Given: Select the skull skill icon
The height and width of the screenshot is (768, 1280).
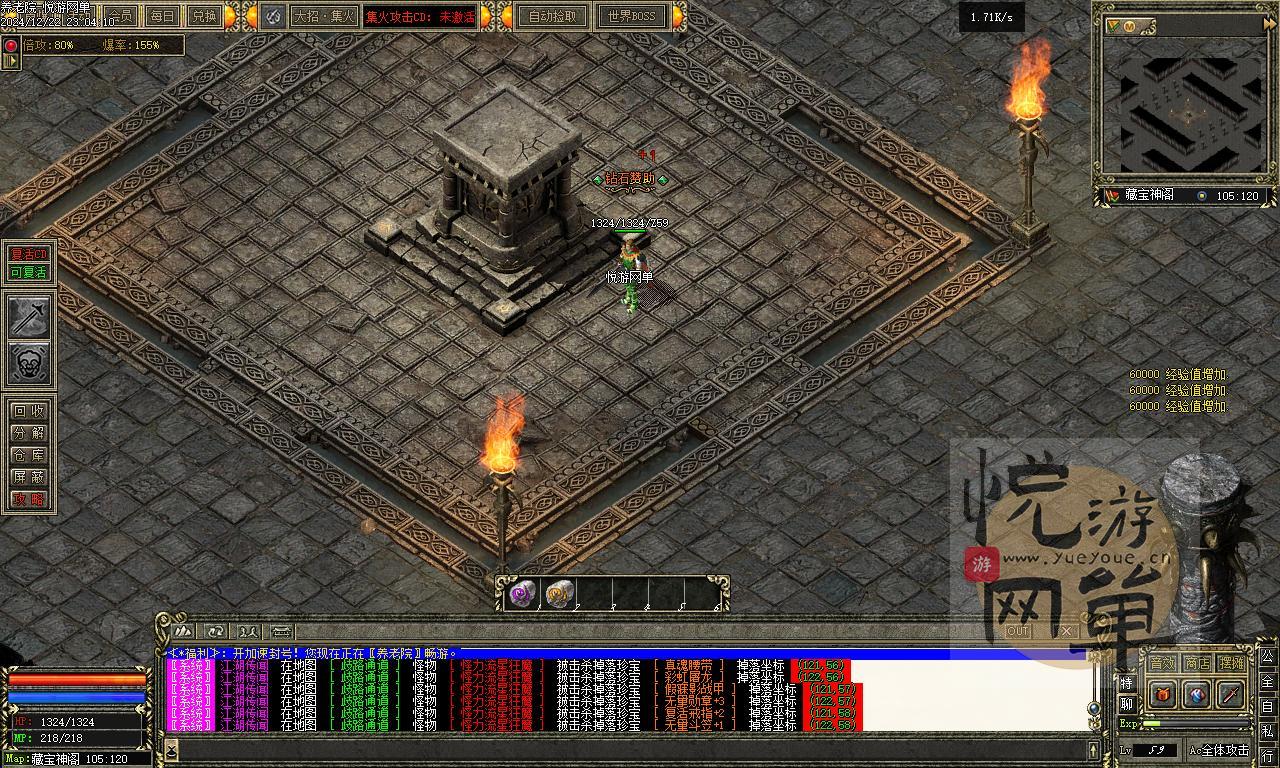Looking at the screenshot, I should click(29, 364).
